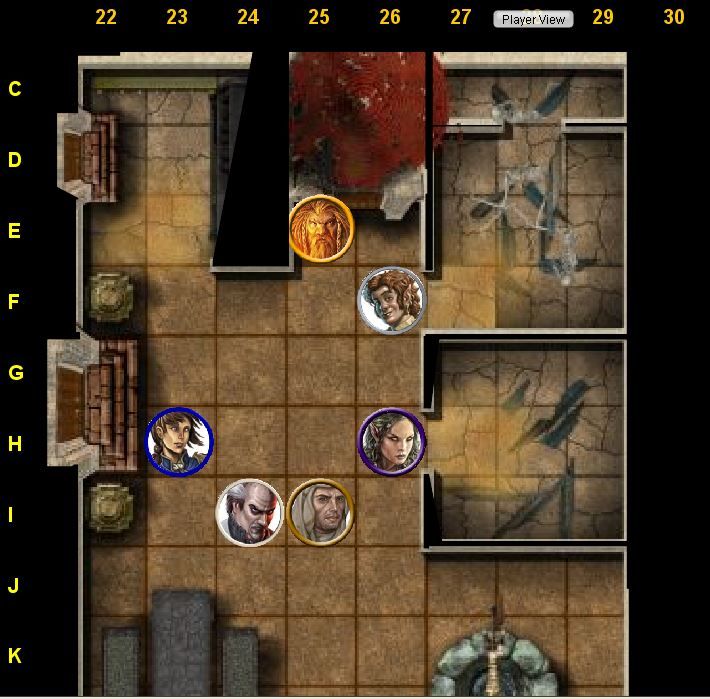Choose the blue-ringed ponytail woman token
The height and width of the screenshot is (699, 710).
pyautogui.click(x=179, y=440)
